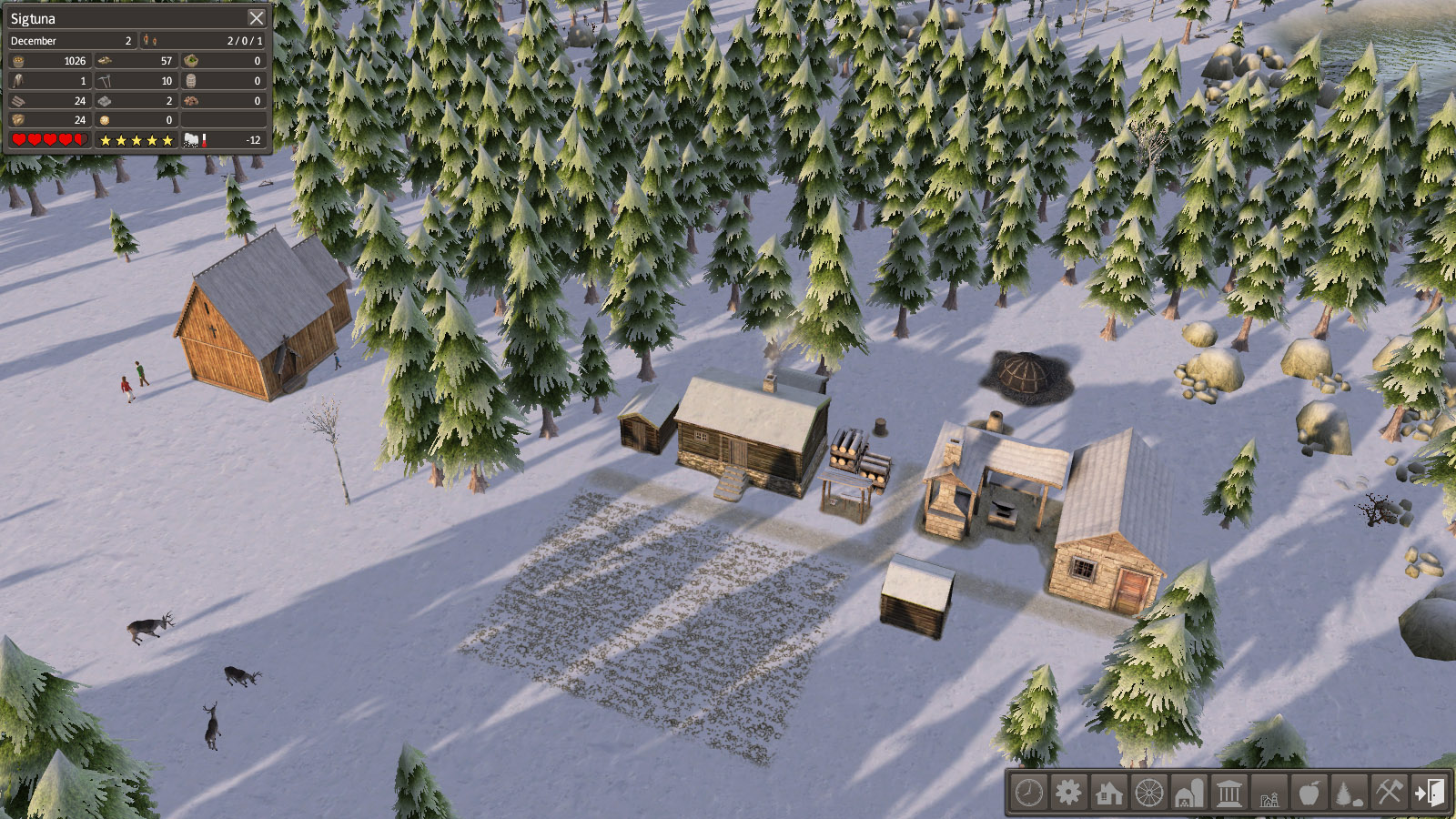1456x819 pixels.
Task: Open the tree and rock resource menu
Action: (x=1349, y=793)
